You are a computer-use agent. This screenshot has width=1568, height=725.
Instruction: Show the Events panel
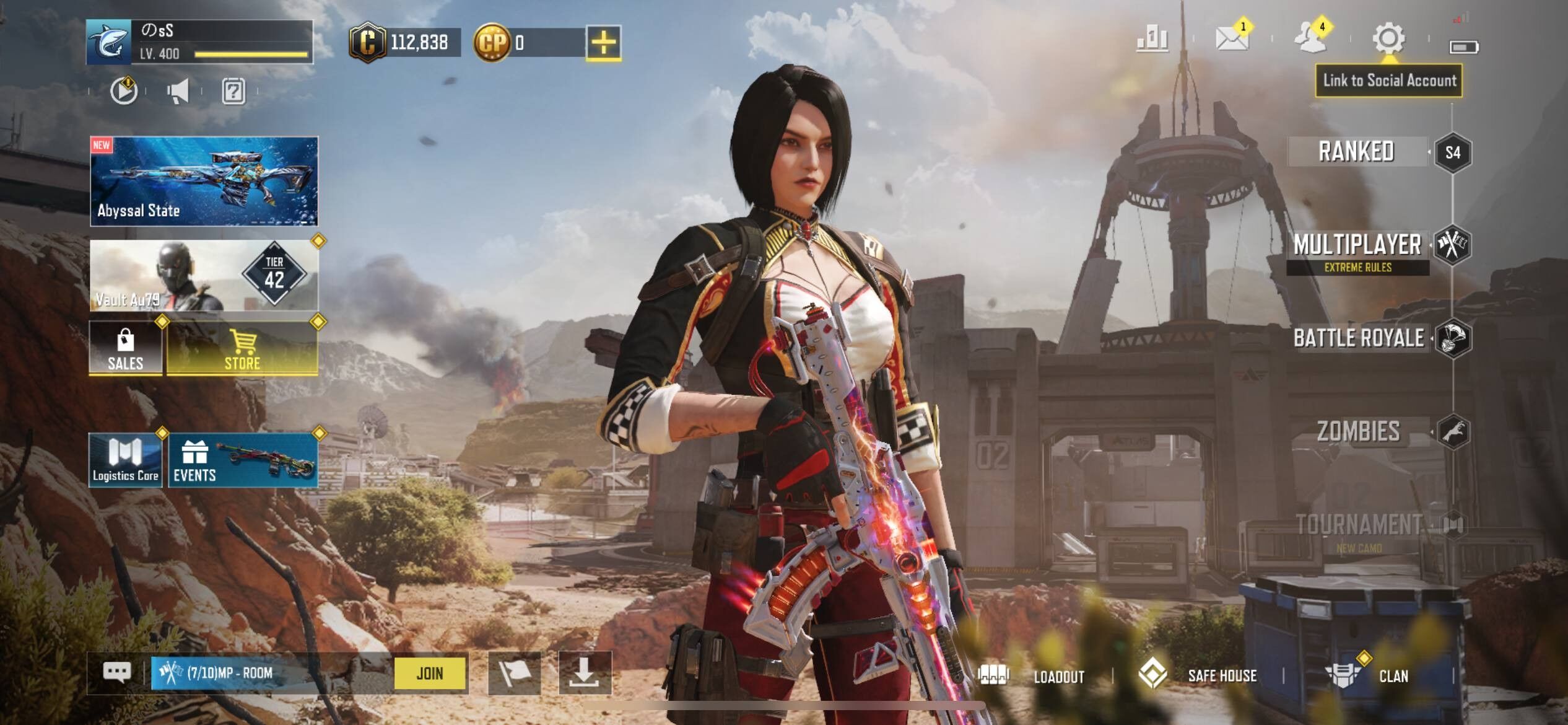tap(243, 460)
